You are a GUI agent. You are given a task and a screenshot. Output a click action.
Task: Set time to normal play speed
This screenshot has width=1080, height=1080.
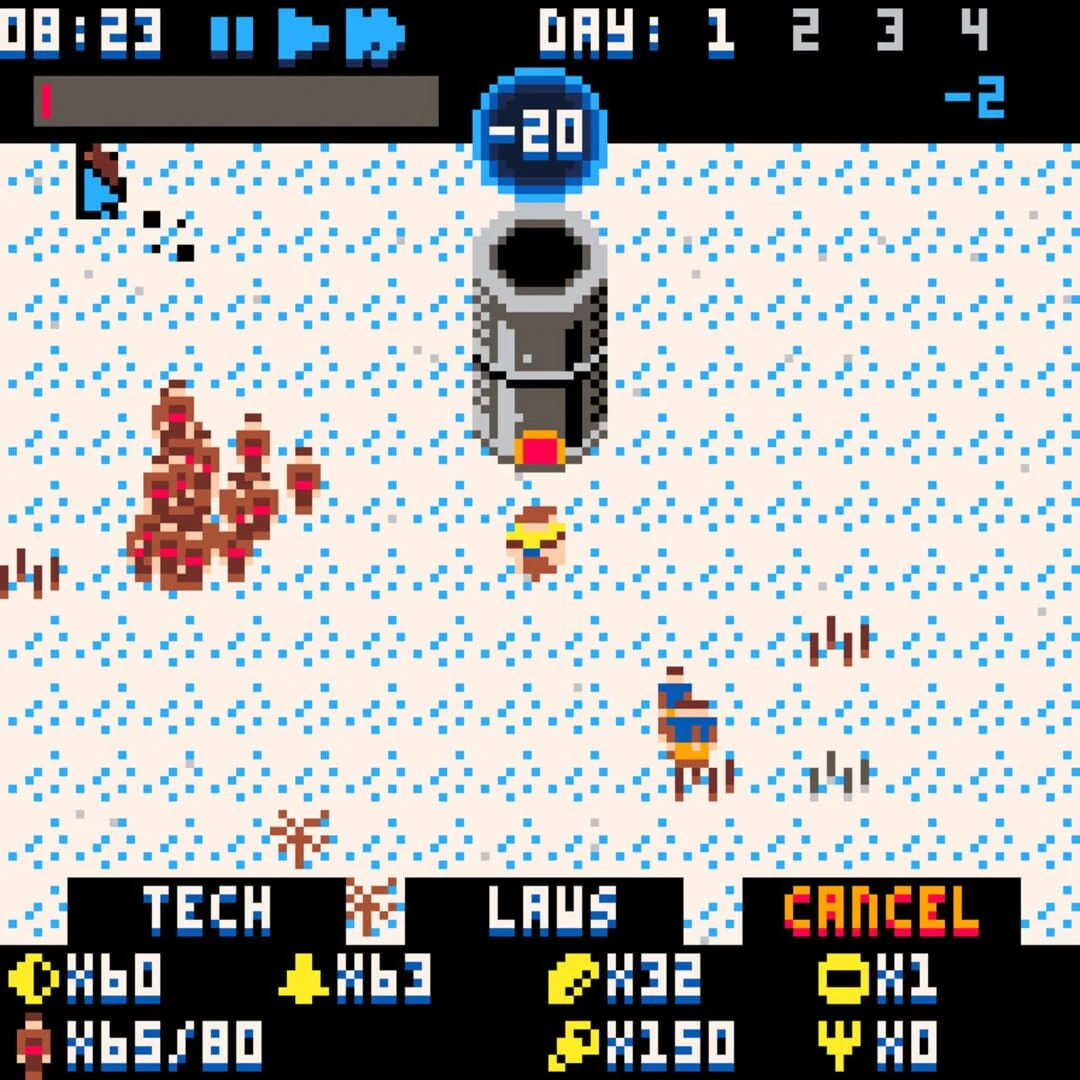tap(302, 35)
